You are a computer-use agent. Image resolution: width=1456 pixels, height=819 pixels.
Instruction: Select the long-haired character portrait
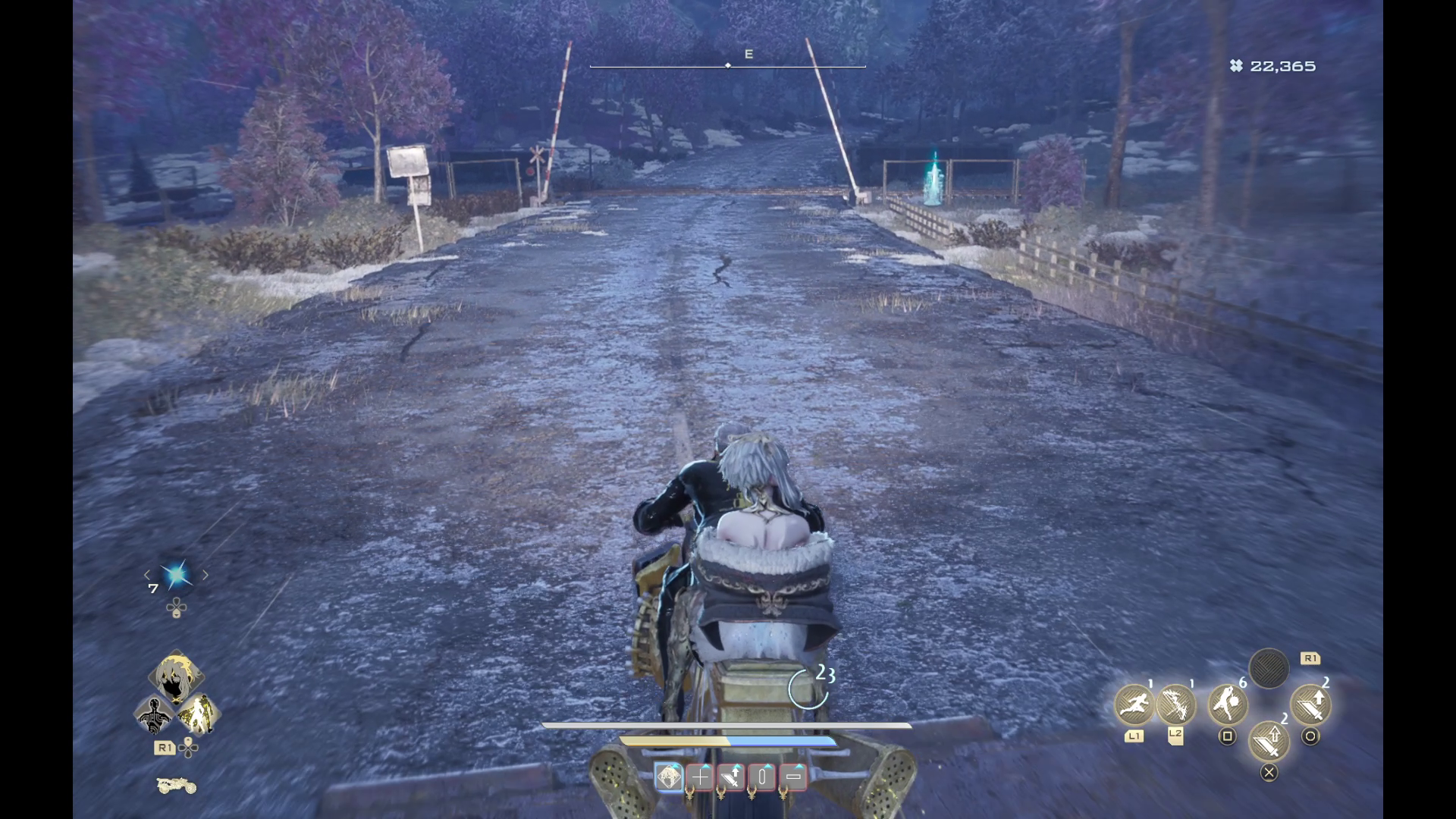coord(177,677)
